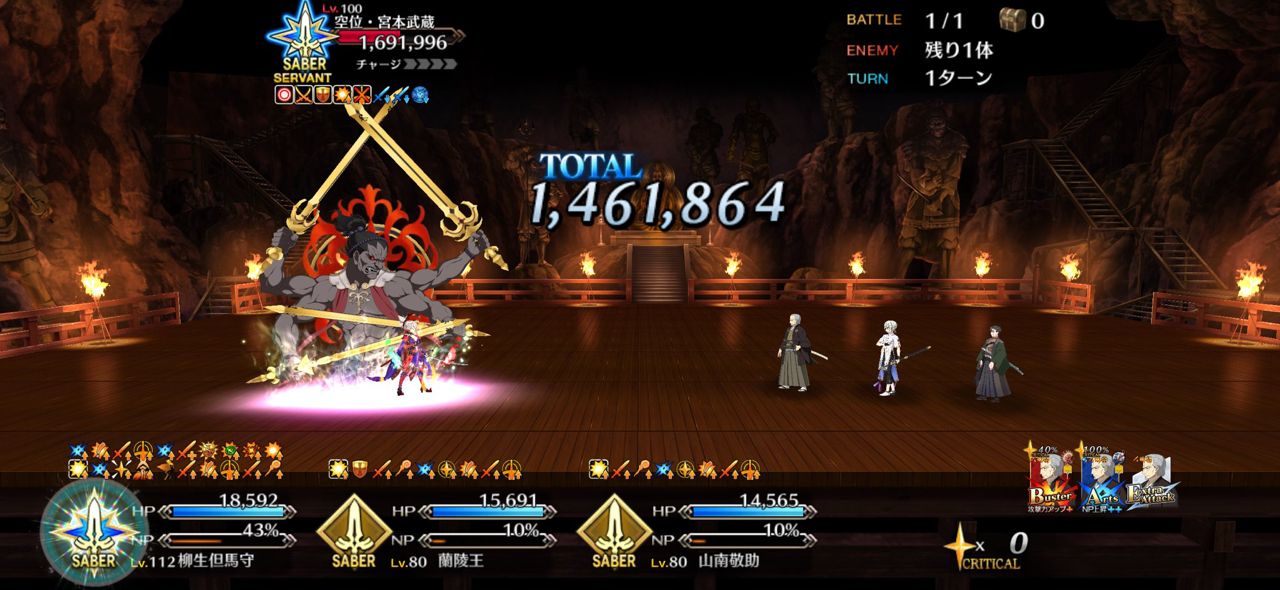The height and width of the screenshot is (590, 1280).
Task: Select the Arts command card
Action: (1102, 480)
